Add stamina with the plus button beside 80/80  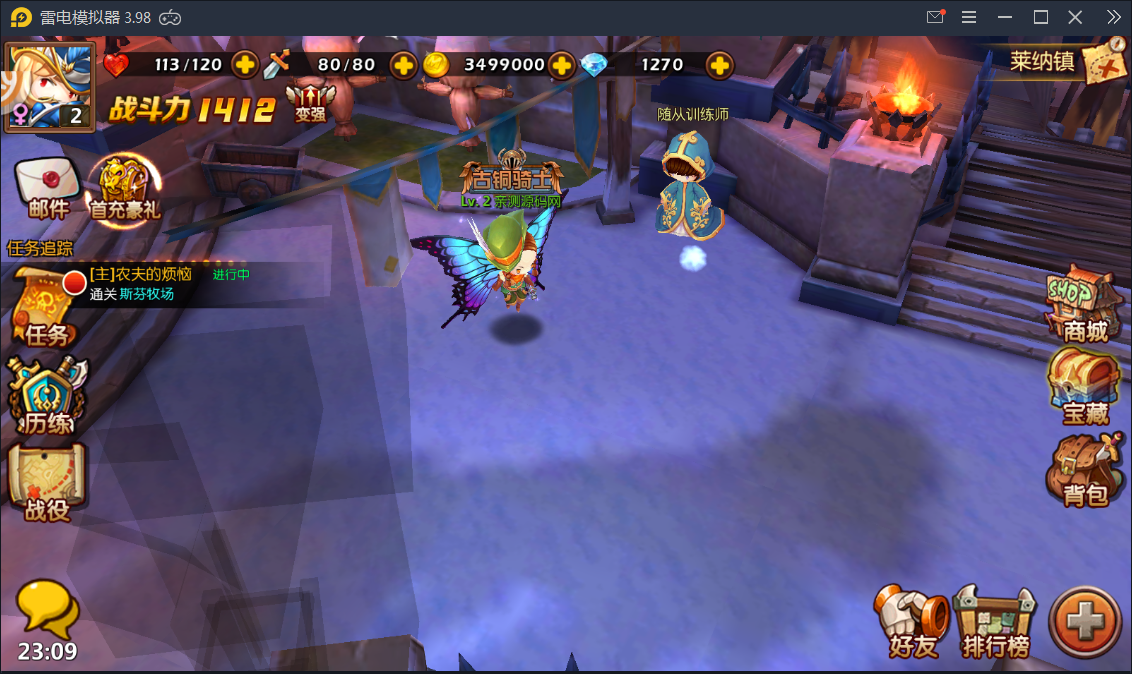403,65
